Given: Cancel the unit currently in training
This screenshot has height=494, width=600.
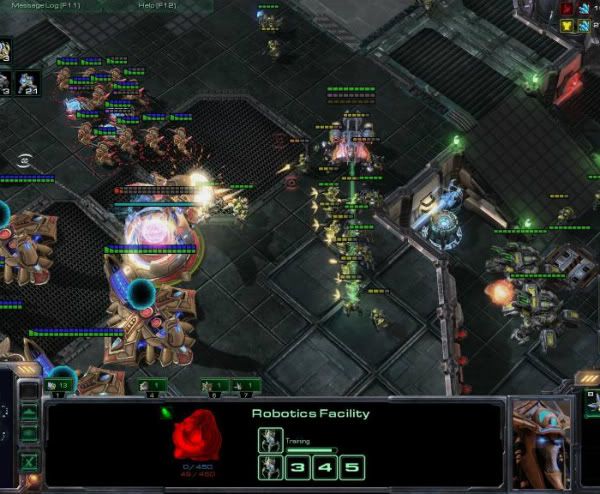Looking at the screenshot, I should click(271, 439).
